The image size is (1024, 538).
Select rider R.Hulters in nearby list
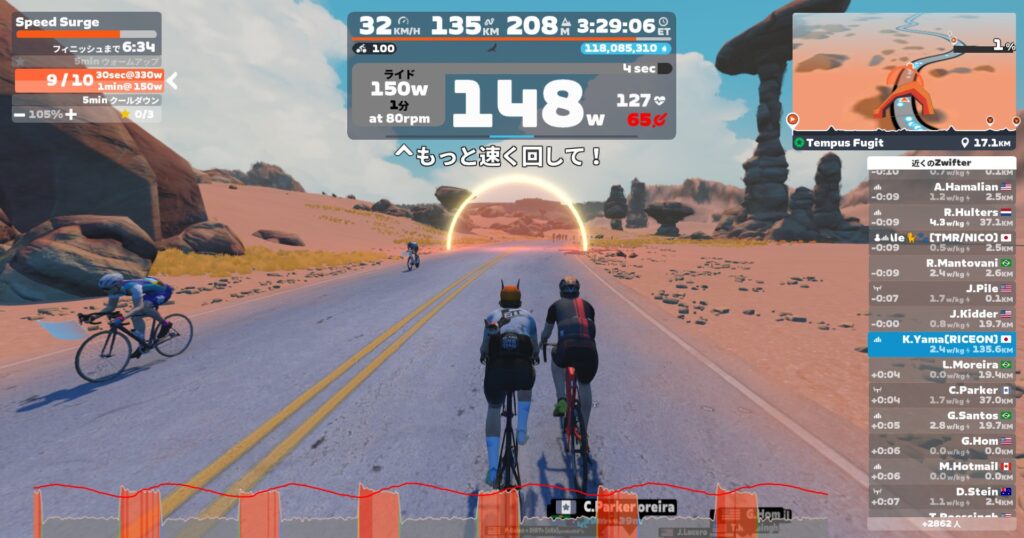(941, 217)
